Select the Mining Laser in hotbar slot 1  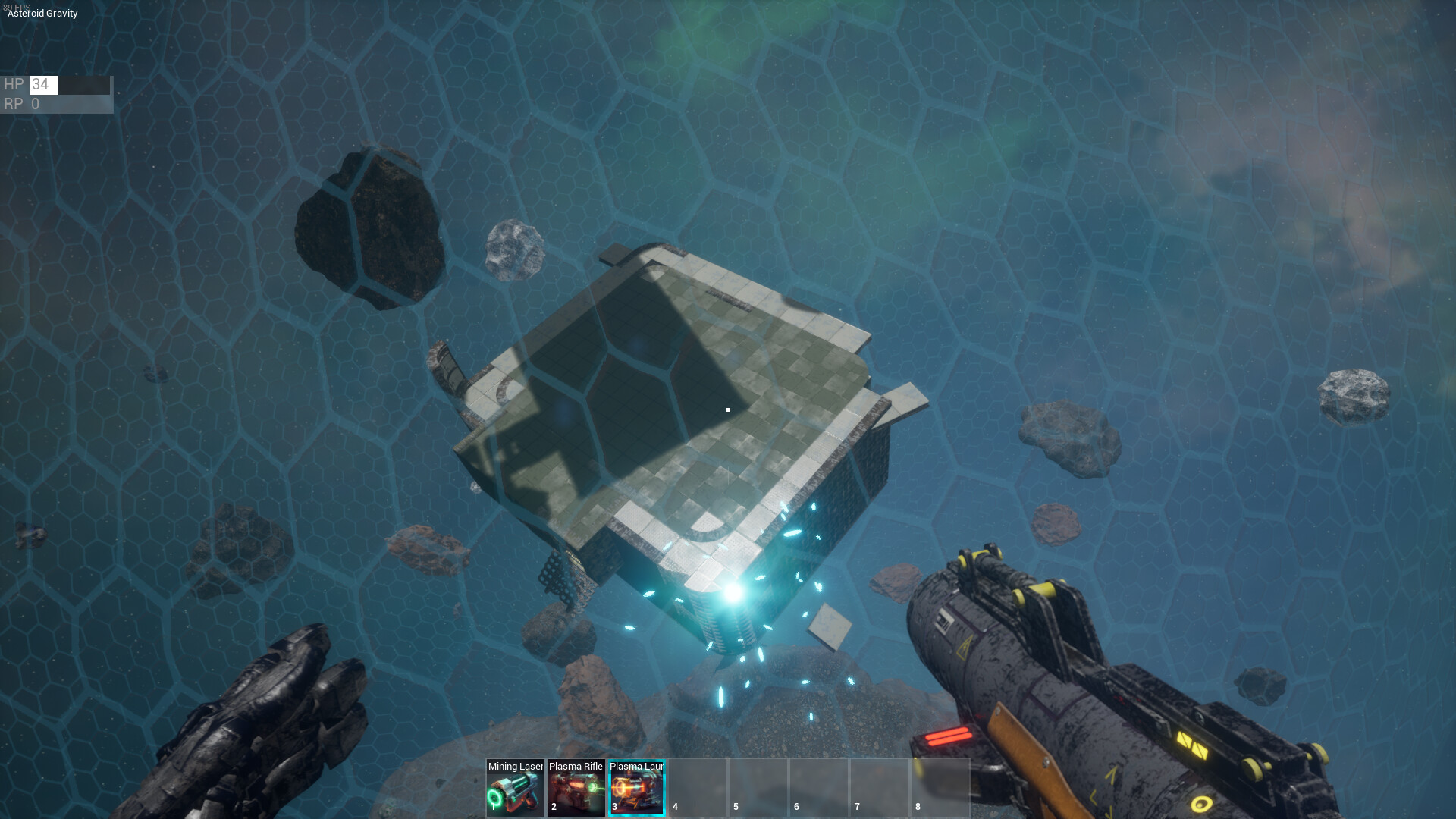coord(514,789)
